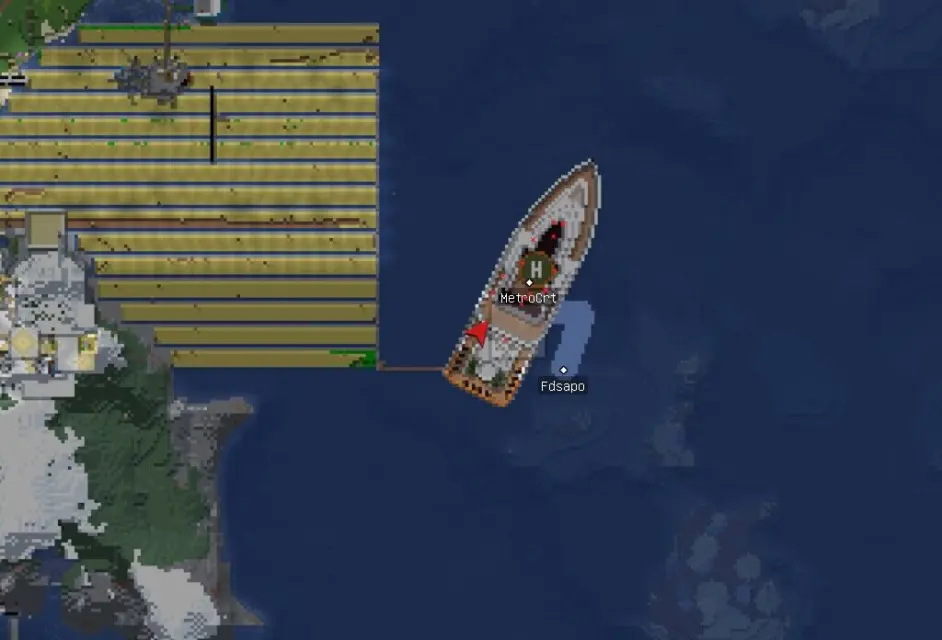Image resolution: width=942 pixels, height=640 pixels.
Task: Click the Fdsapo player marker
Action: coord(563,370)
